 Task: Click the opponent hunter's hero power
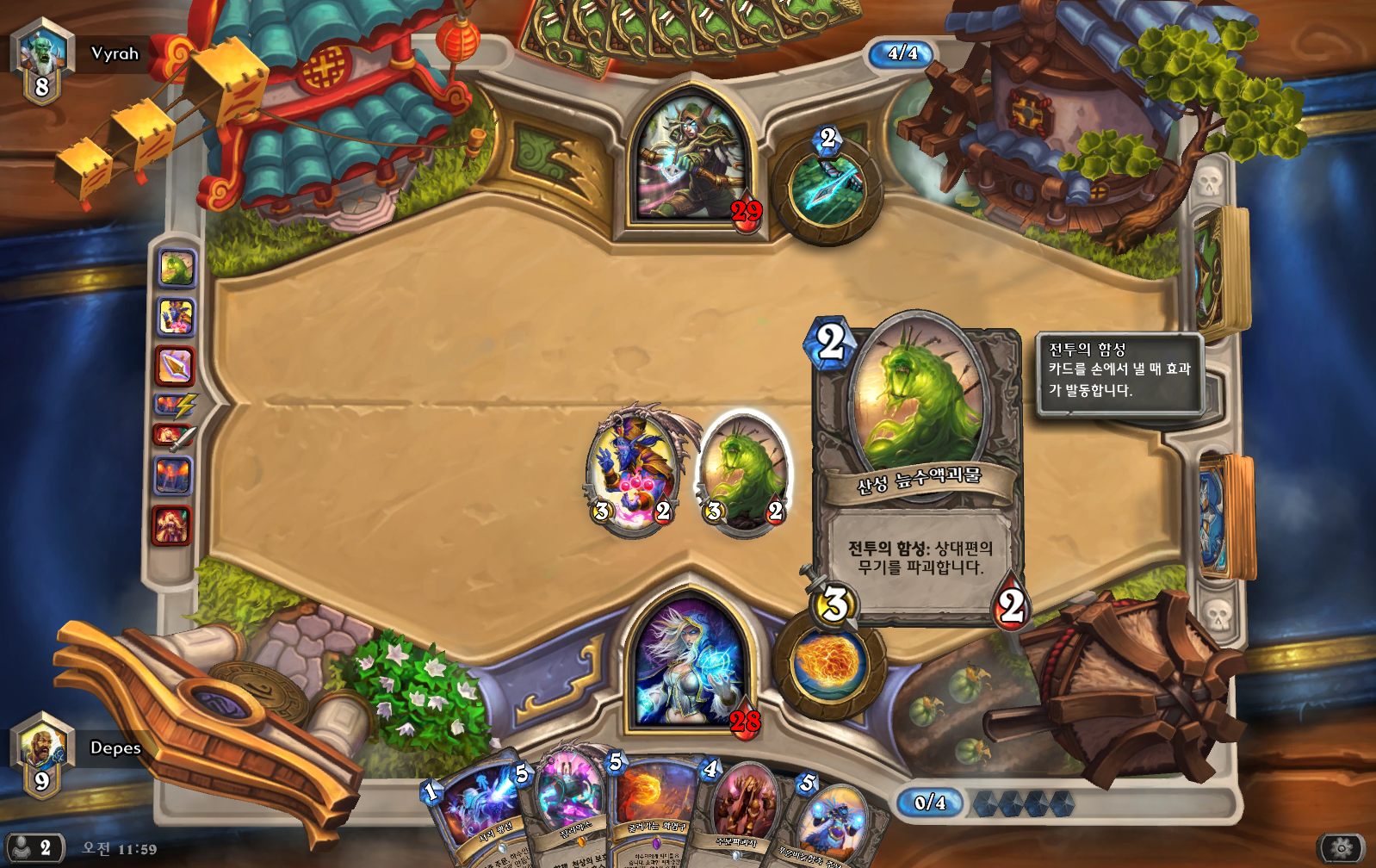click(828, 189)
